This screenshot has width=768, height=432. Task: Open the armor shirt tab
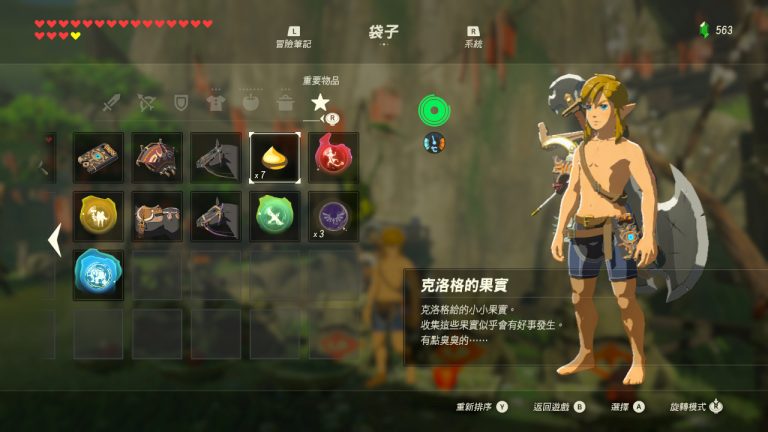pyautogui.click(x=215, y=102)
